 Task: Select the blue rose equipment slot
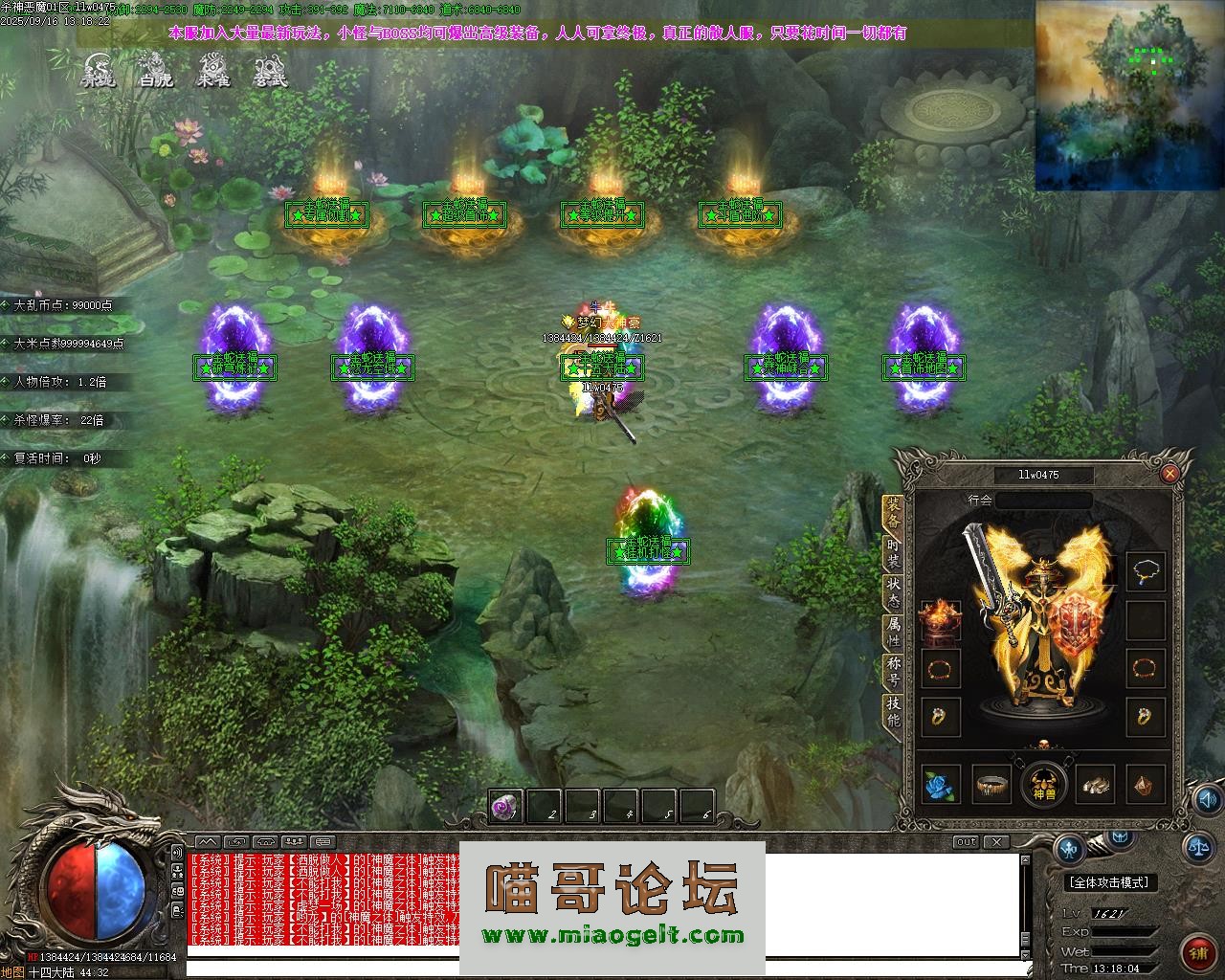(940, 786)
